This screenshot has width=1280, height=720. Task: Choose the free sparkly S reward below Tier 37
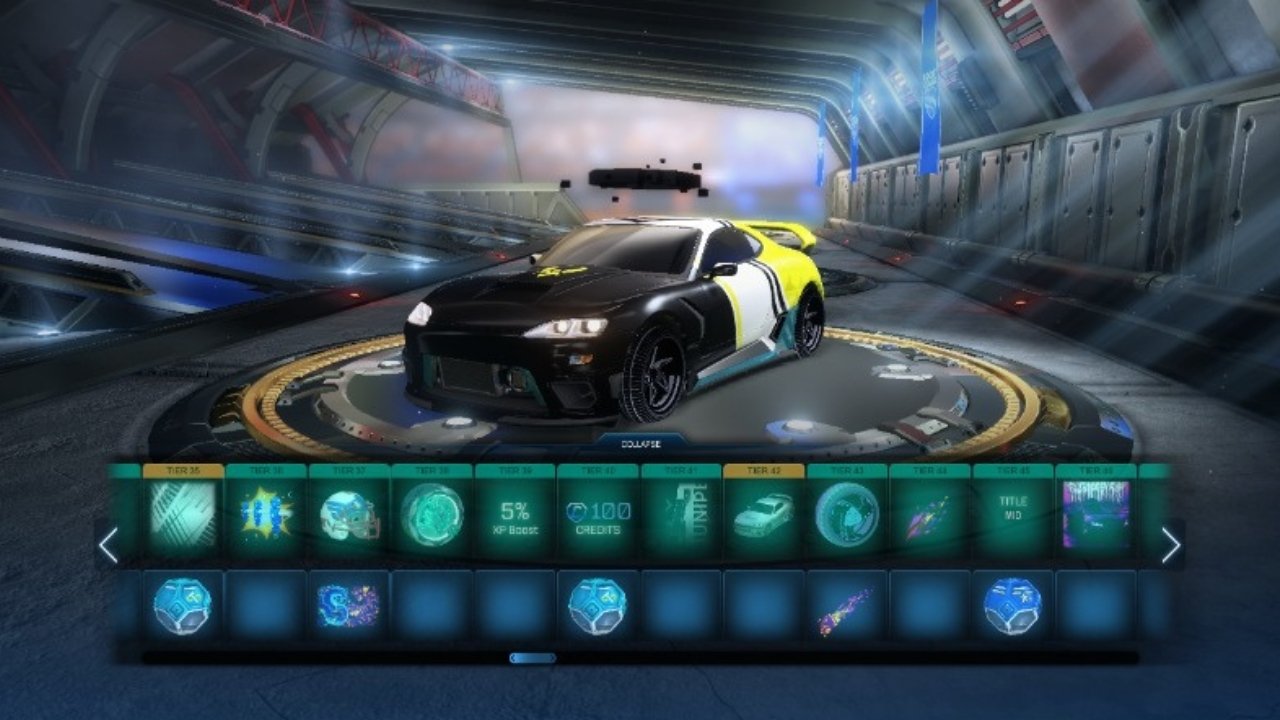[x=349, y=606]
